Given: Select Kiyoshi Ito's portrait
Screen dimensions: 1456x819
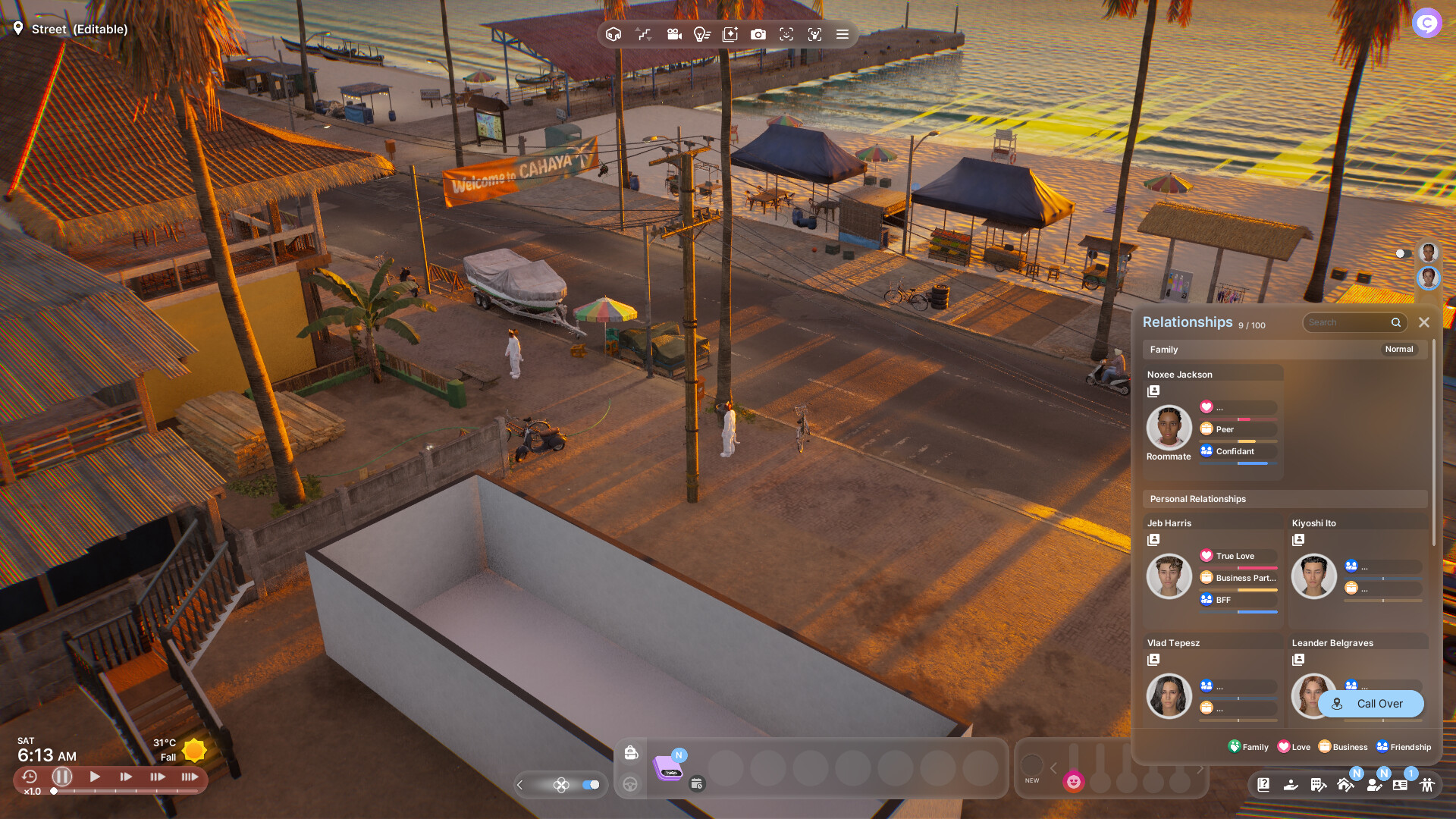Looking at the screenshot, I should (x=1313, y=576).
